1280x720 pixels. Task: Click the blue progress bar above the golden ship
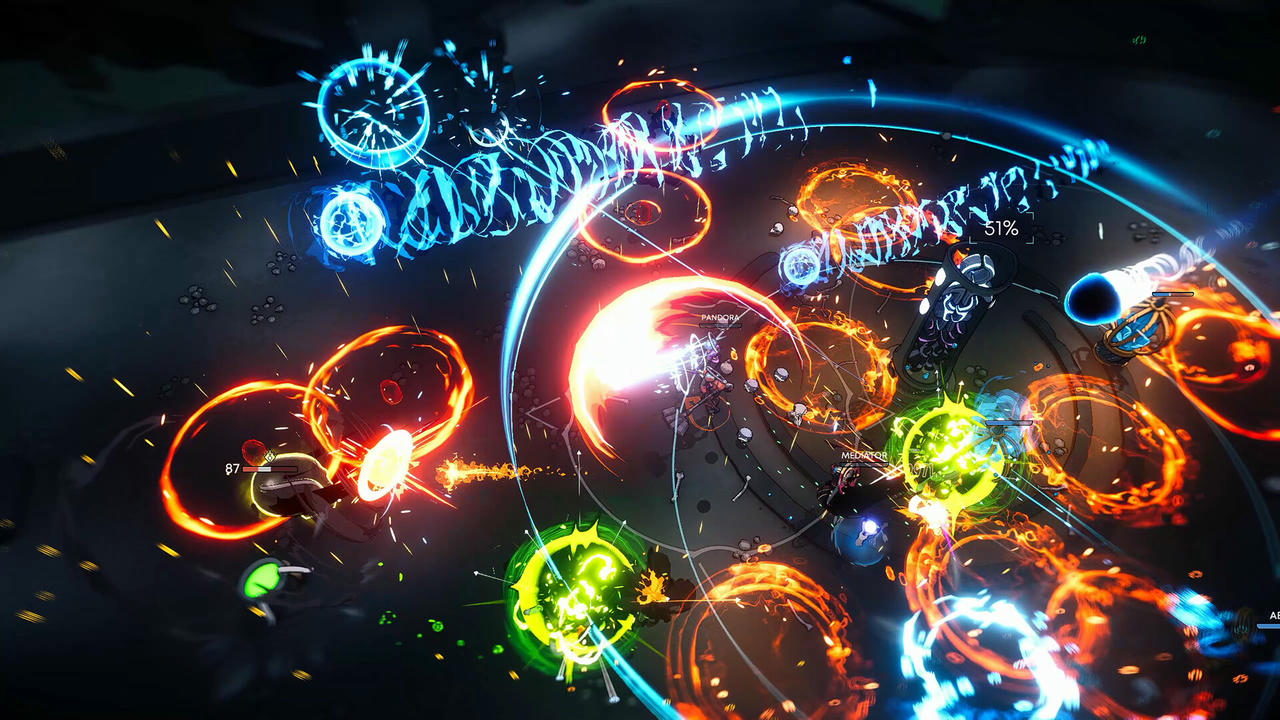pos(1172,294)
